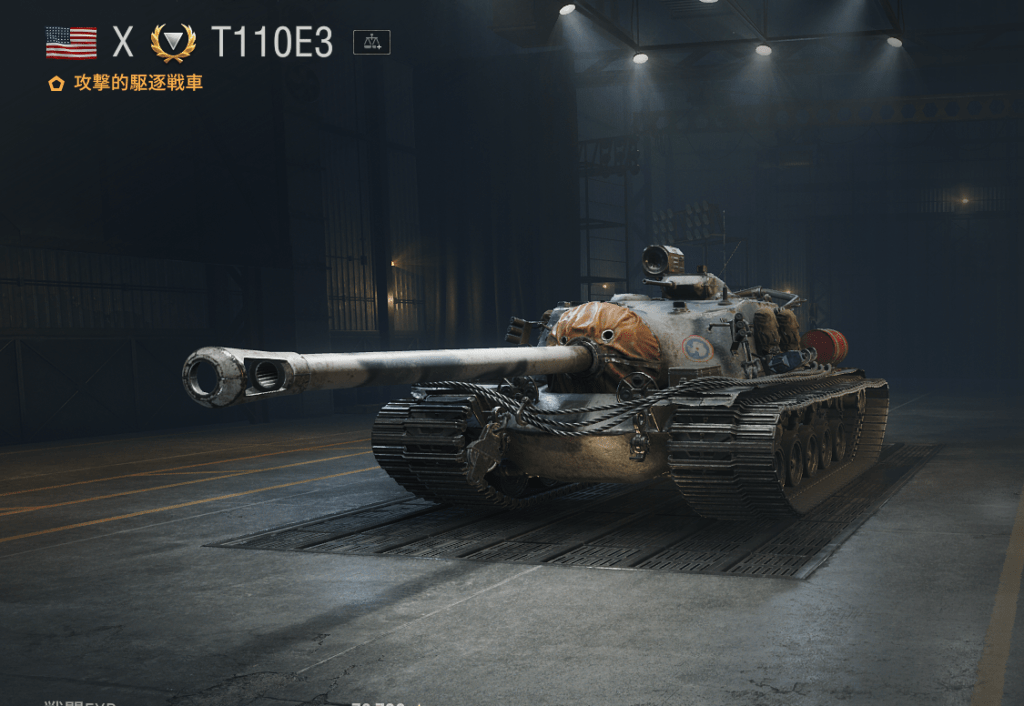The image size is (1024, 706).
Task: Select the assault tank destroyer role label
Action: click(x=138, y=83)
